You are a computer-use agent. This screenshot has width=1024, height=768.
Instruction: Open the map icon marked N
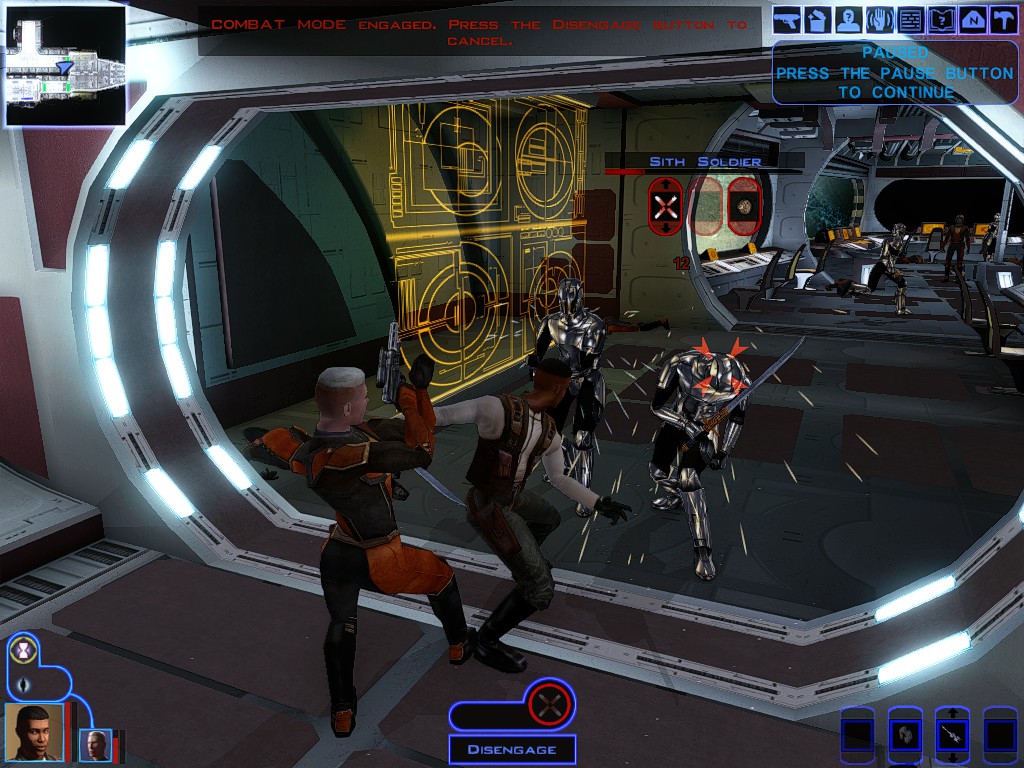[x=972, y=18]
